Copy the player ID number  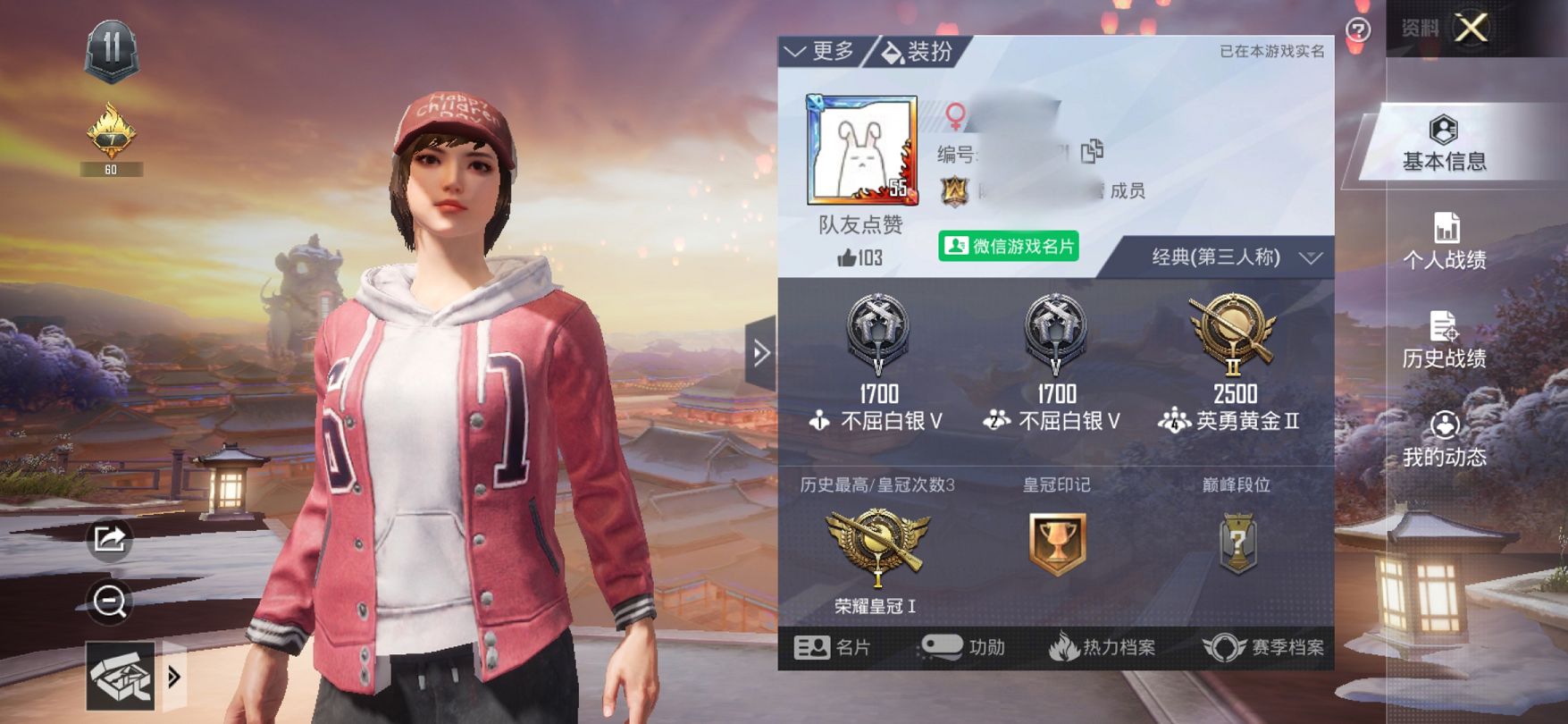pos(1092,152)
